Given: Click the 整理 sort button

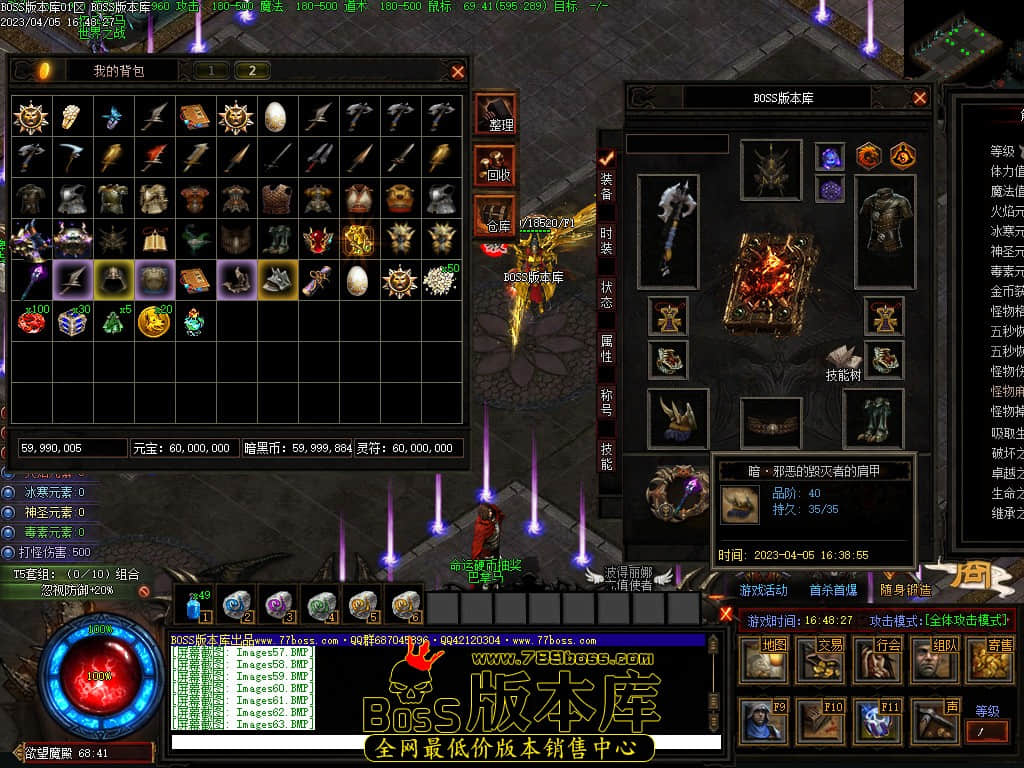Looking at the screenshot, I should (496, 113).
